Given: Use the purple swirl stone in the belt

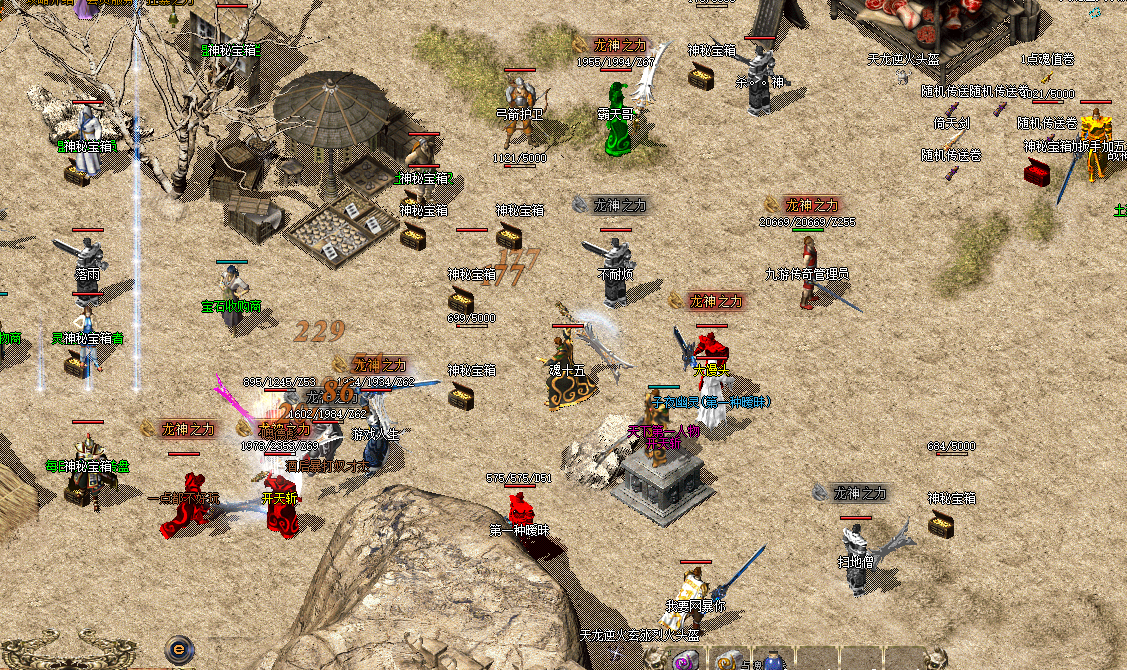Looking at the screenshot, I should click(x=686, y=661).
